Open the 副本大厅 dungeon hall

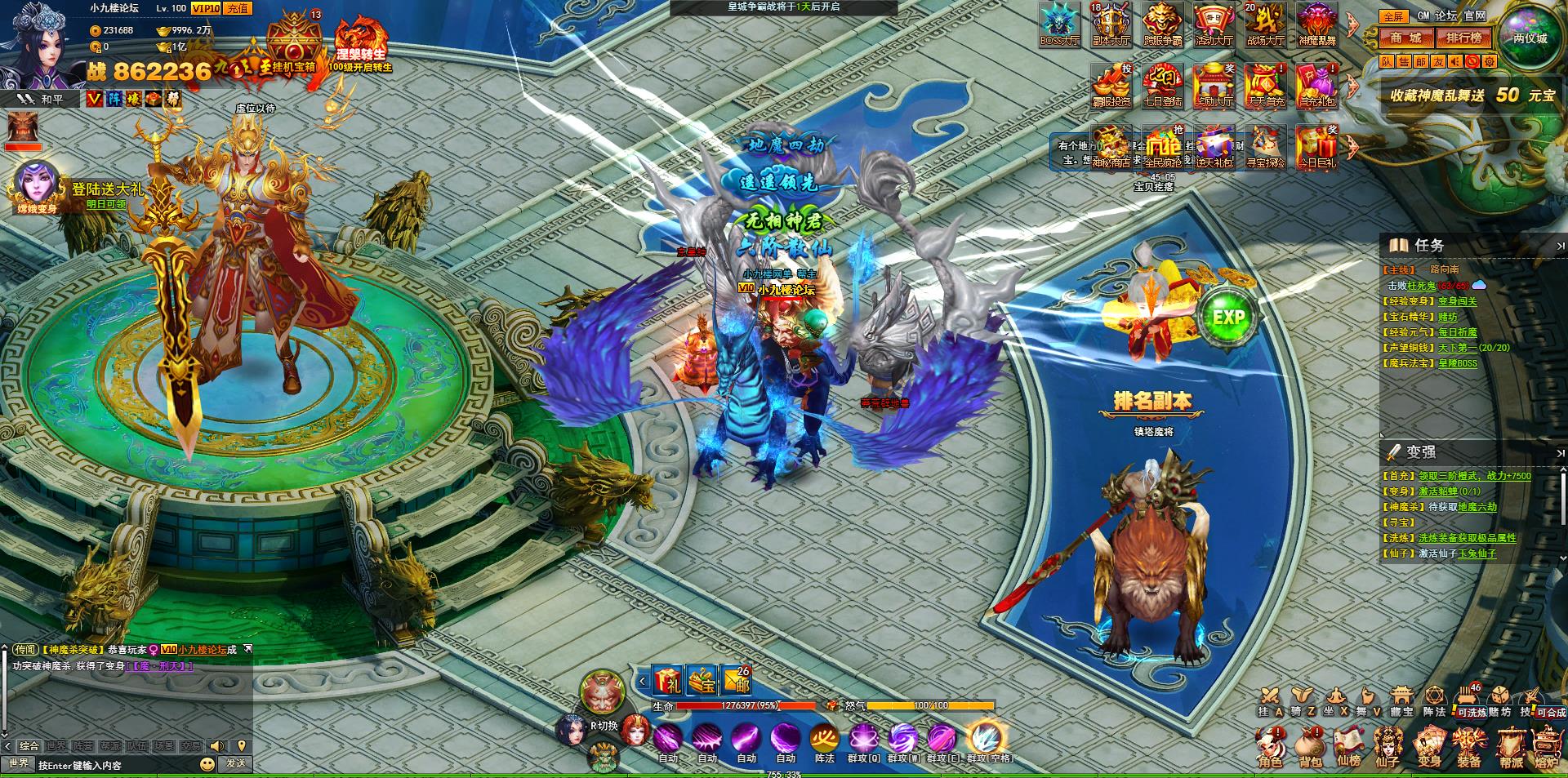point(1111,24)
